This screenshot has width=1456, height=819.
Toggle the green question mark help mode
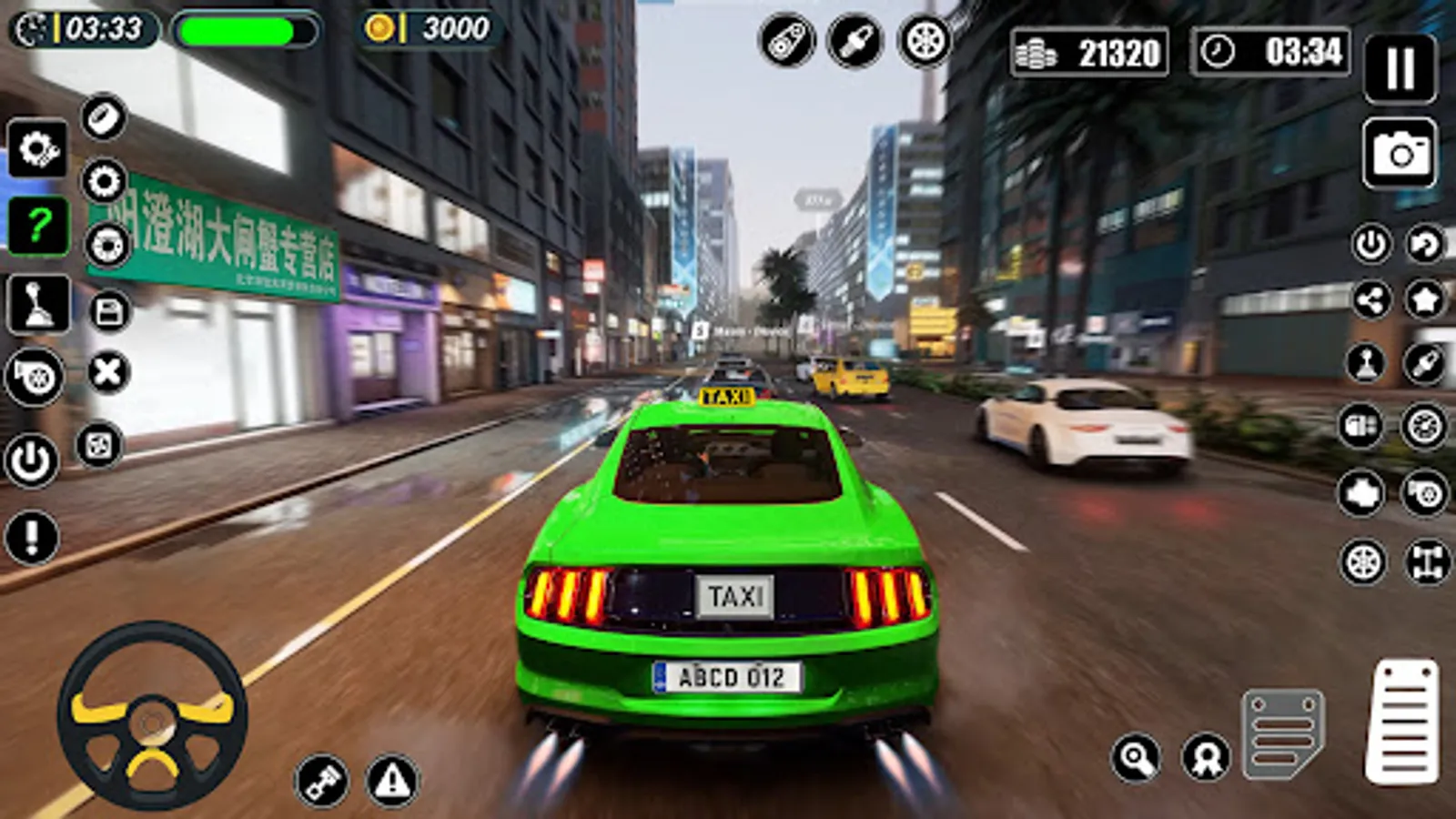[37, 222]
